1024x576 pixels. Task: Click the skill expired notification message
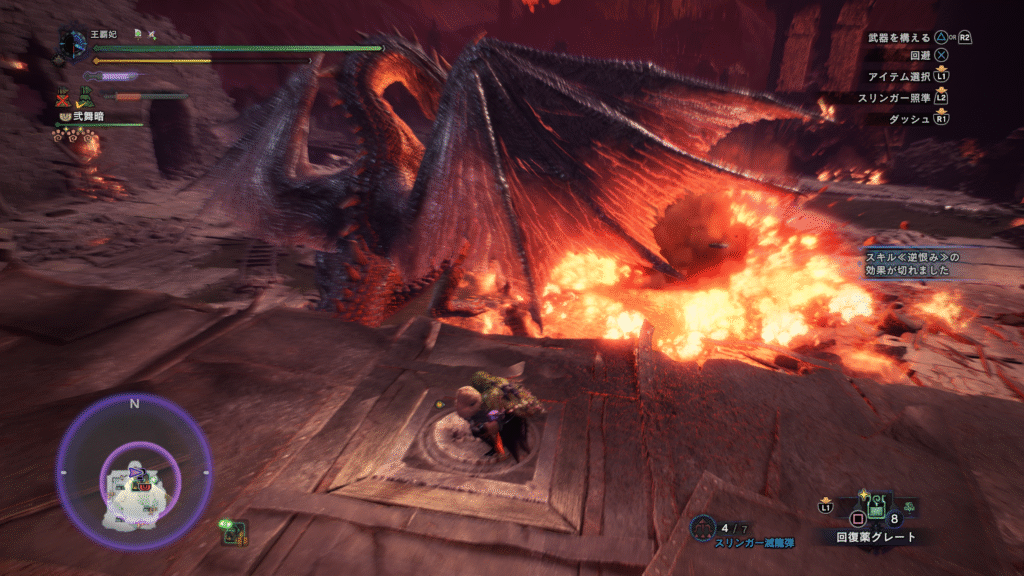click(x=913, y=264)
